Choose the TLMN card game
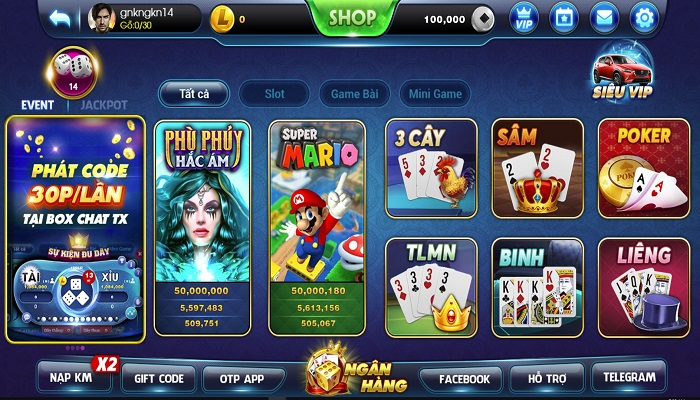700x400 pixels. pos(430,287)
